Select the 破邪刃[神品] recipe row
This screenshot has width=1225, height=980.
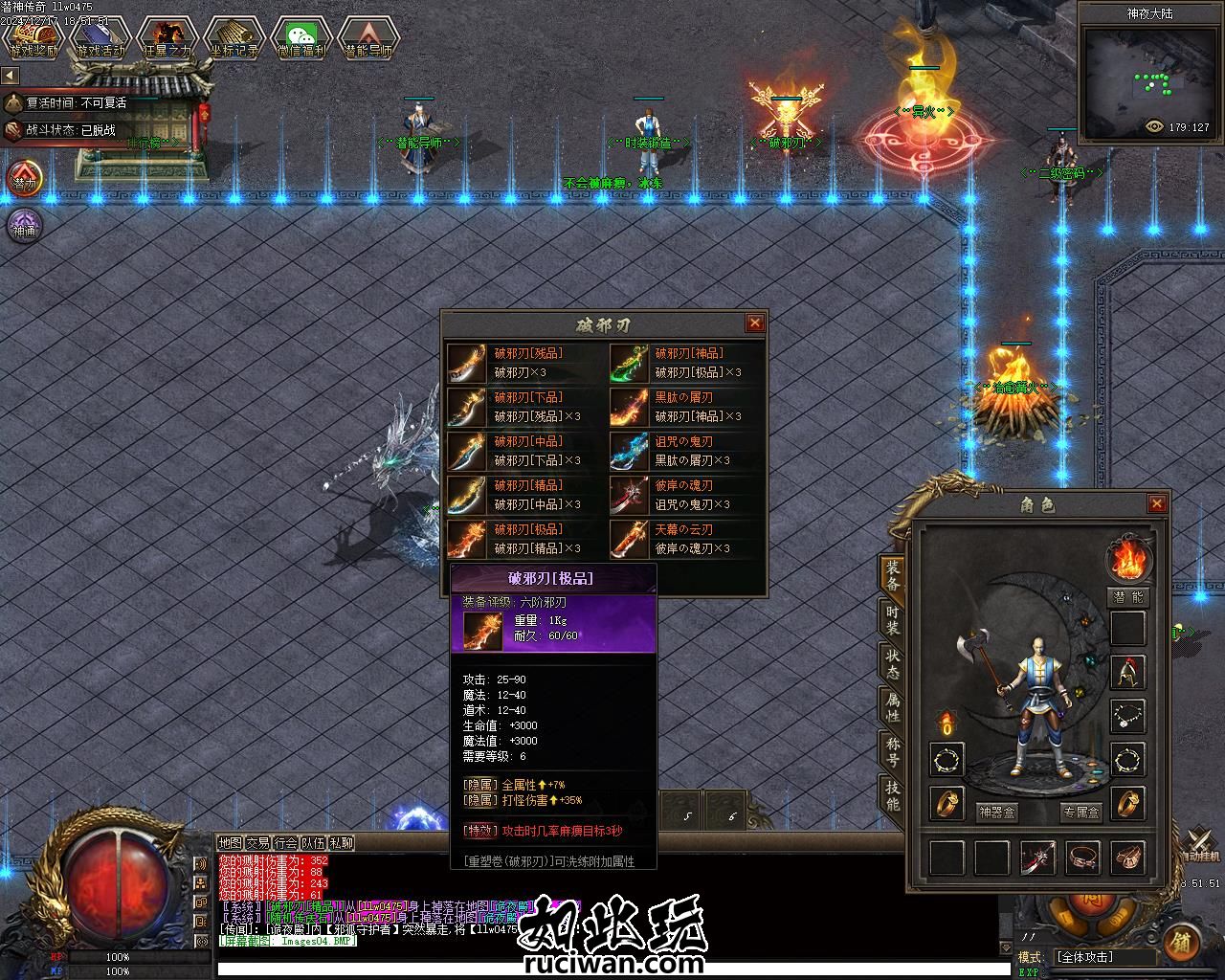(687, 363)
